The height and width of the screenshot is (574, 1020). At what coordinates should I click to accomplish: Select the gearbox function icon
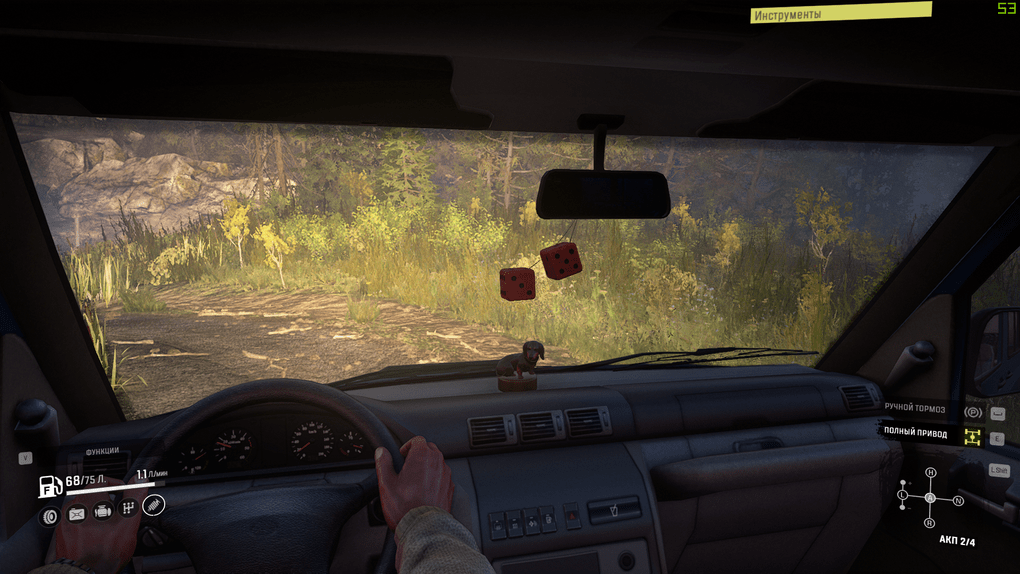point(128,508)
